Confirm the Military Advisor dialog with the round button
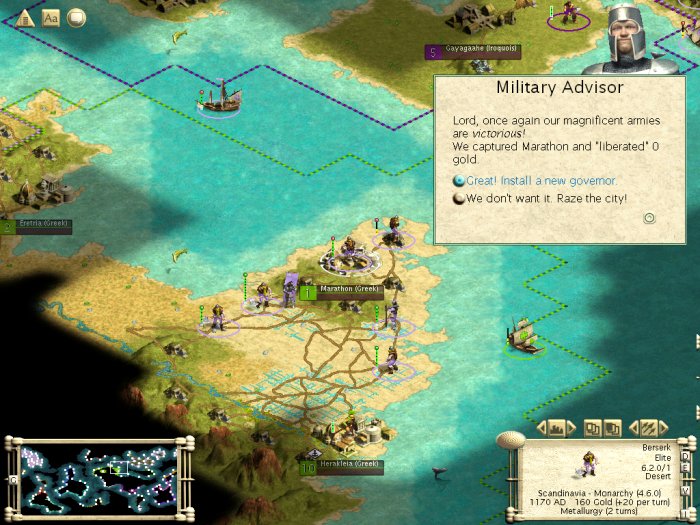 (x=649, y=217)
